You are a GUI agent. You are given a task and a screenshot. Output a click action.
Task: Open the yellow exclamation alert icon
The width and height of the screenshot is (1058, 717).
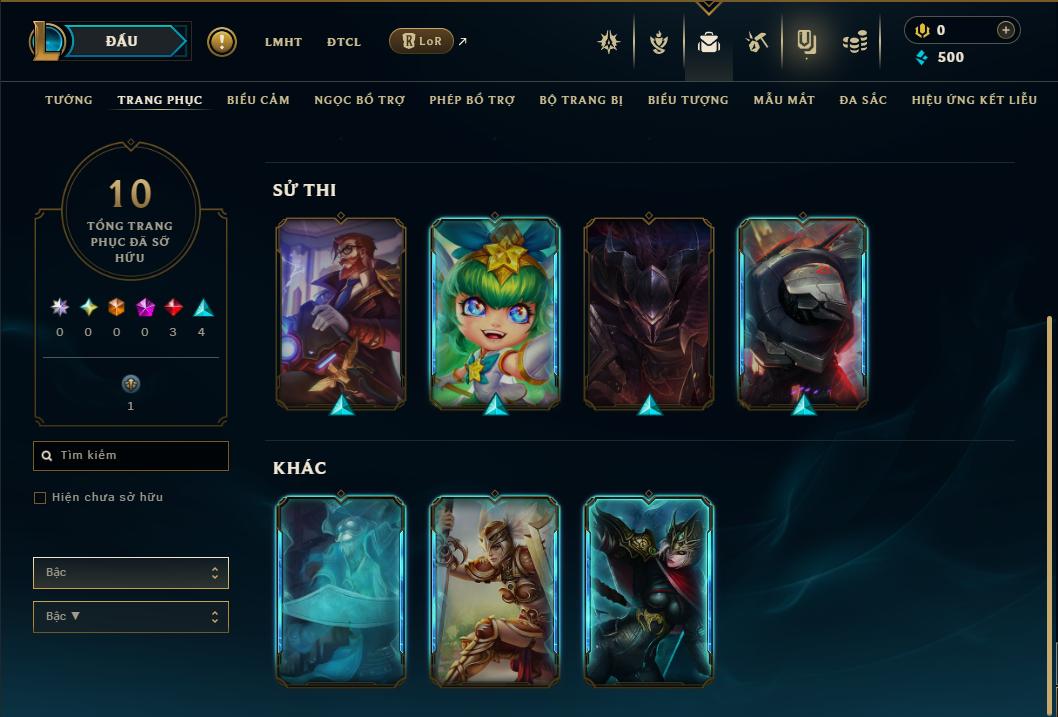tap(222, 42)
